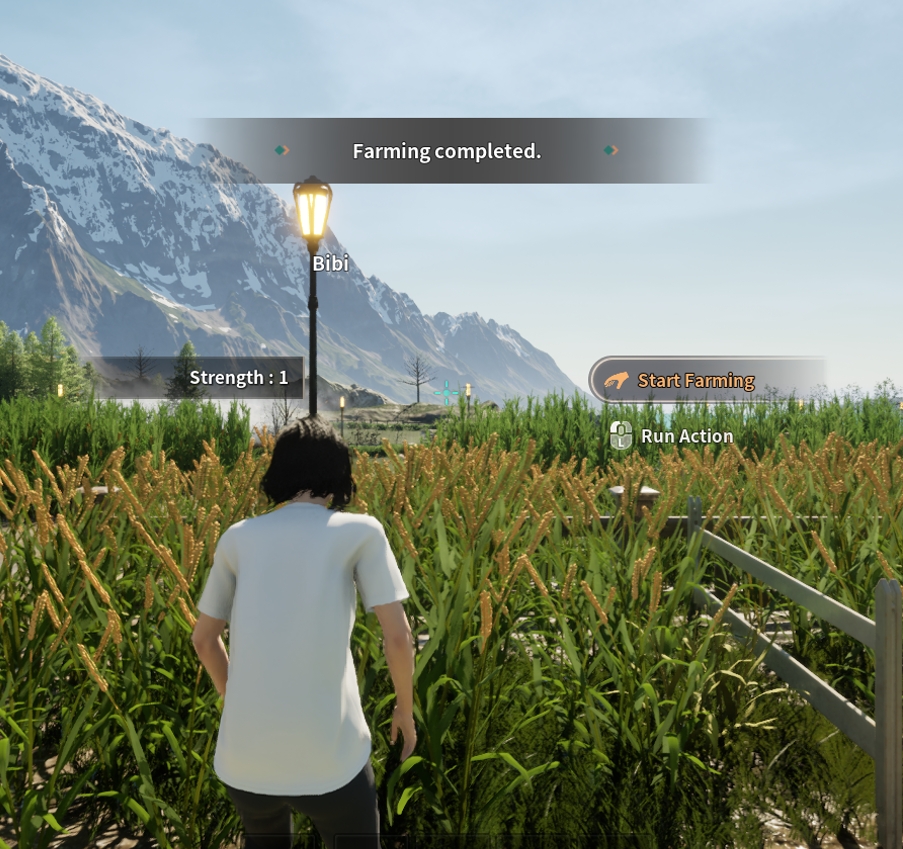Choose the Start Farming interaction option

click(695, 380)
